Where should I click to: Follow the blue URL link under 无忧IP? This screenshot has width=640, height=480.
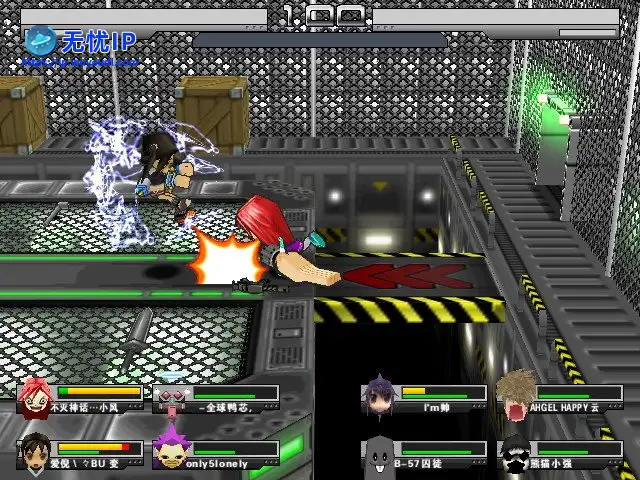pos(80,62)
